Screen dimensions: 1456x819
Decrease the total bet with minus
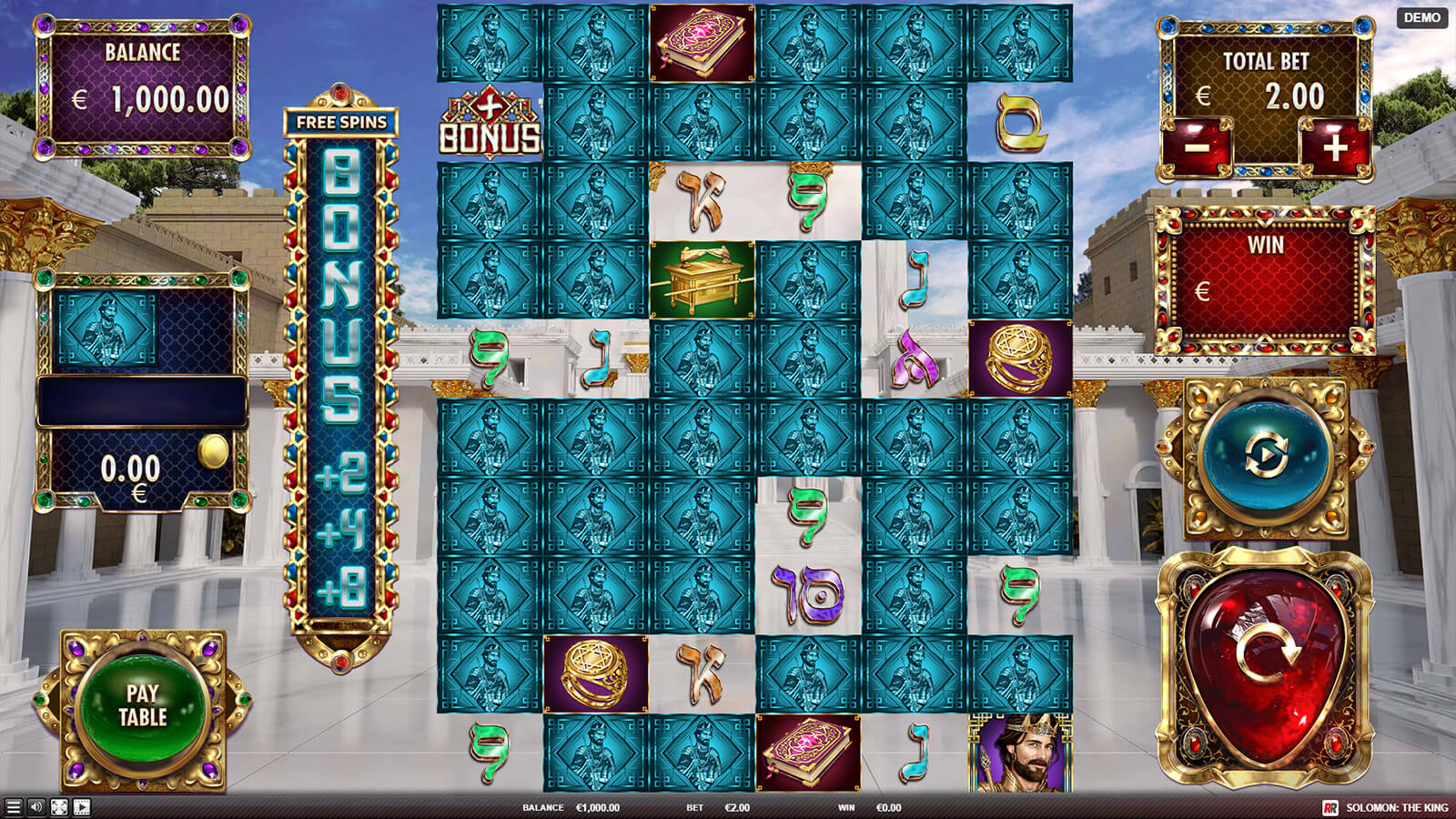(x=1198, y=147)
